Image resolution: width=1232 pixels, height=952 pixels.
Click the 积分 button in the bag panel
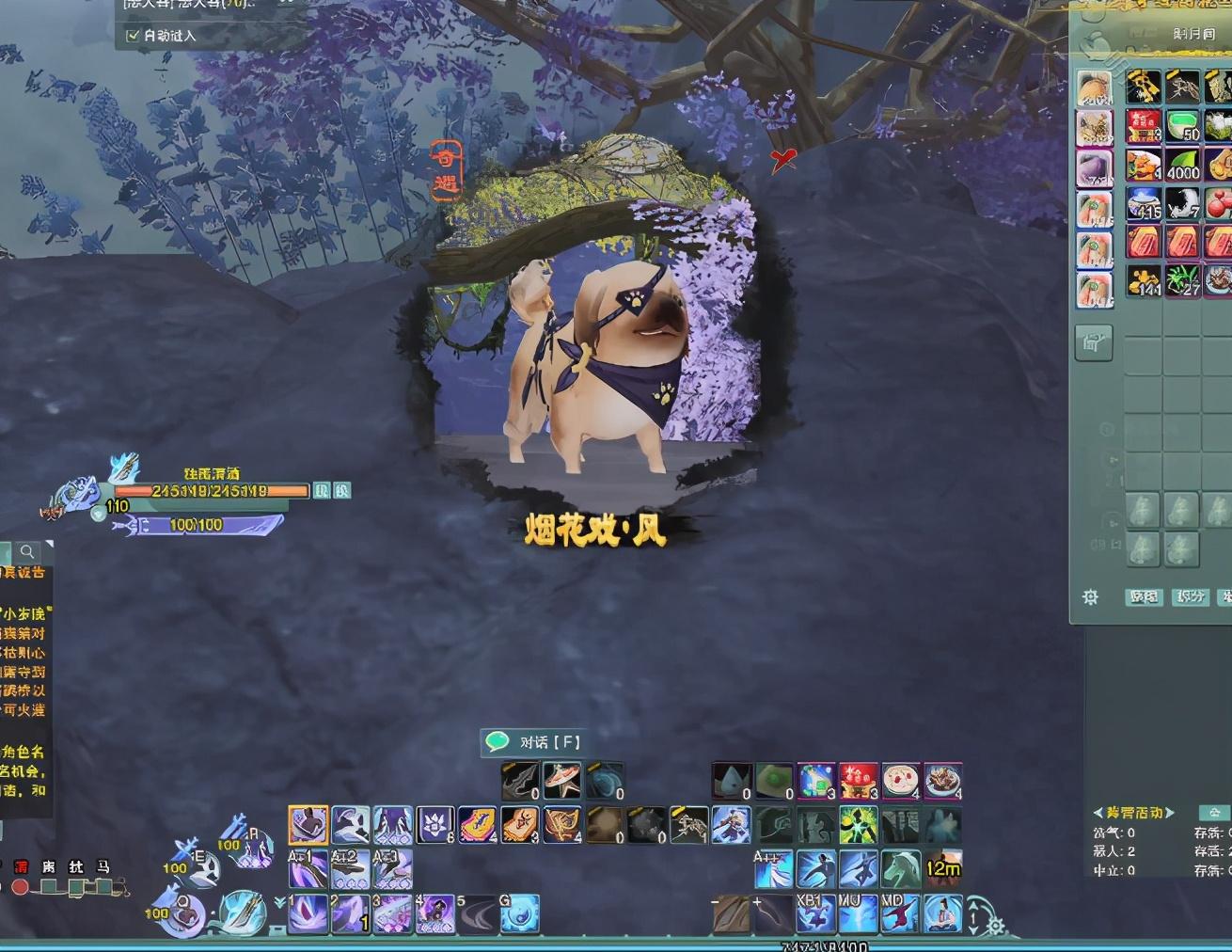click(x=1190, y=597)
